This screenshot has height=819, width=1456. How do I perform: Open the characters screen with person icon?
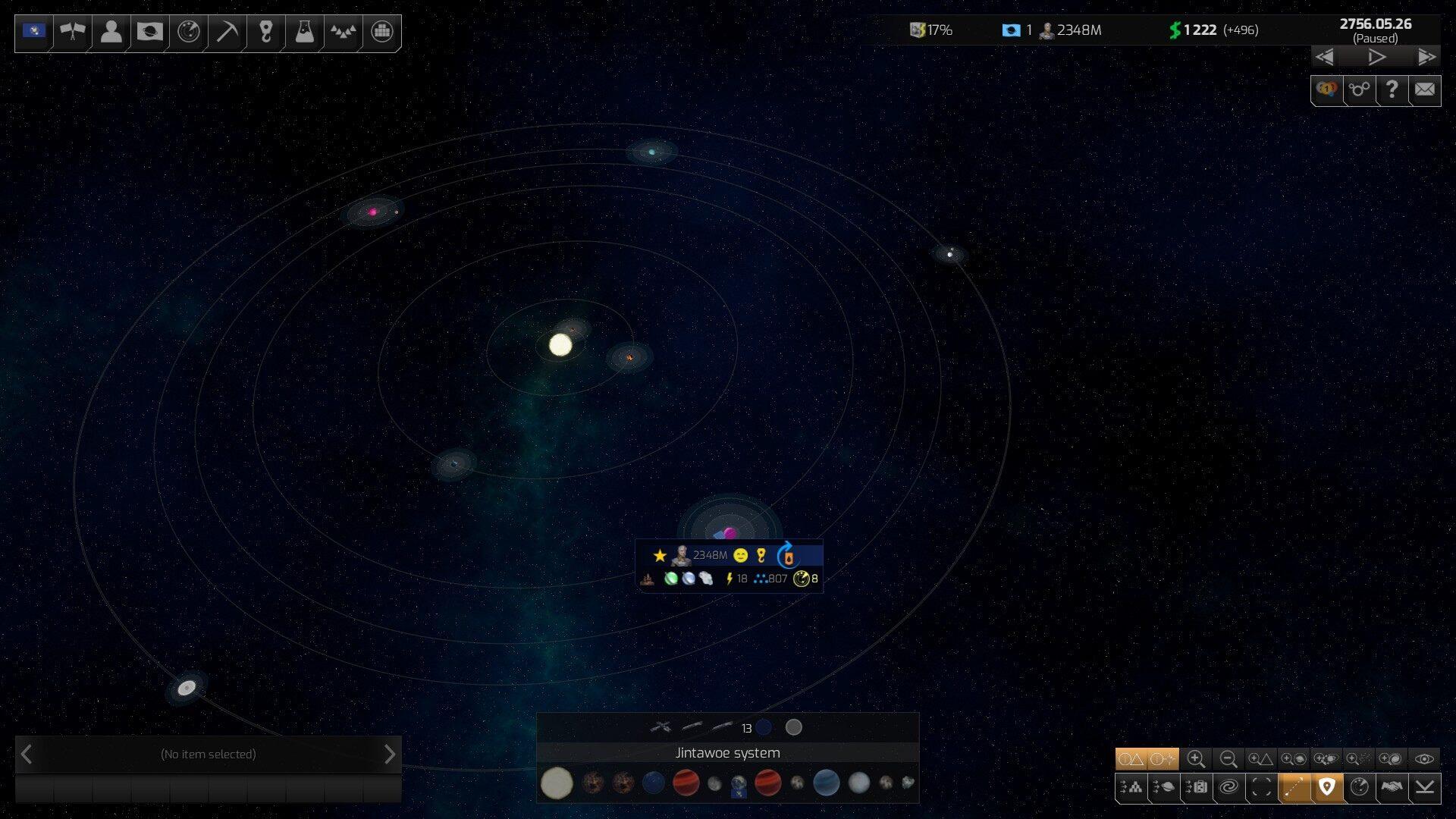(111, 32)
